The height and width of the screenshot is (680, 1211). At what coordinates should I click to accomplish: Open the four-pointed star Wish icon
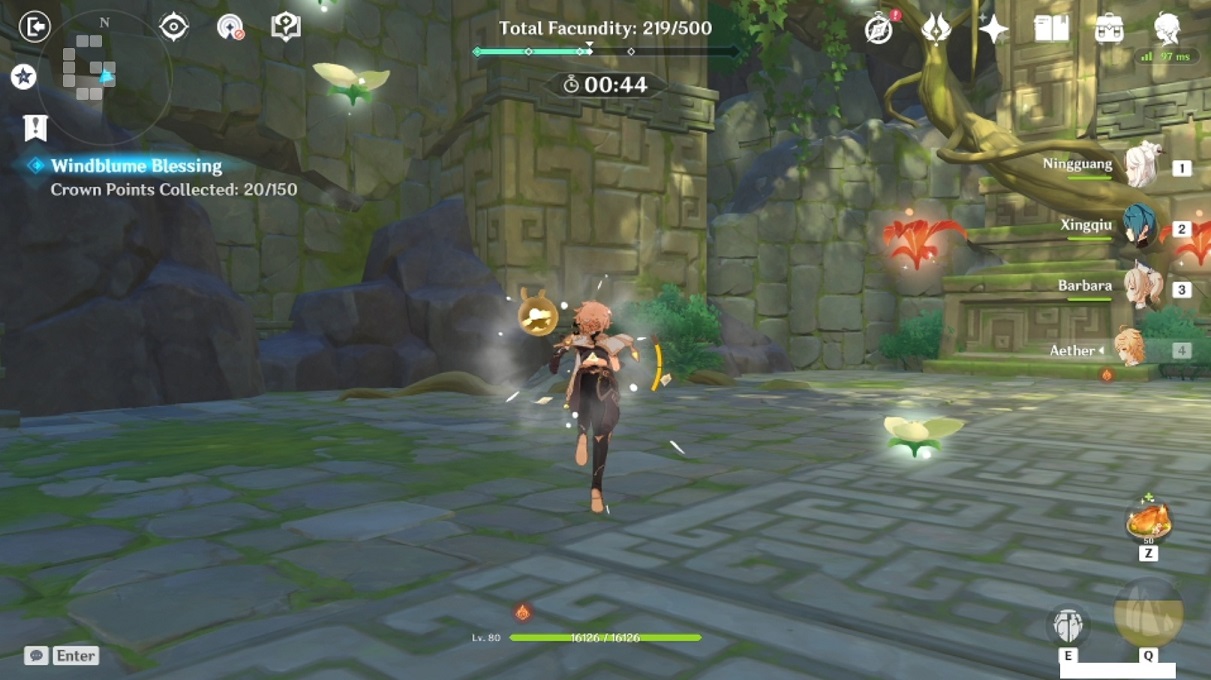[x=993, y=28]
